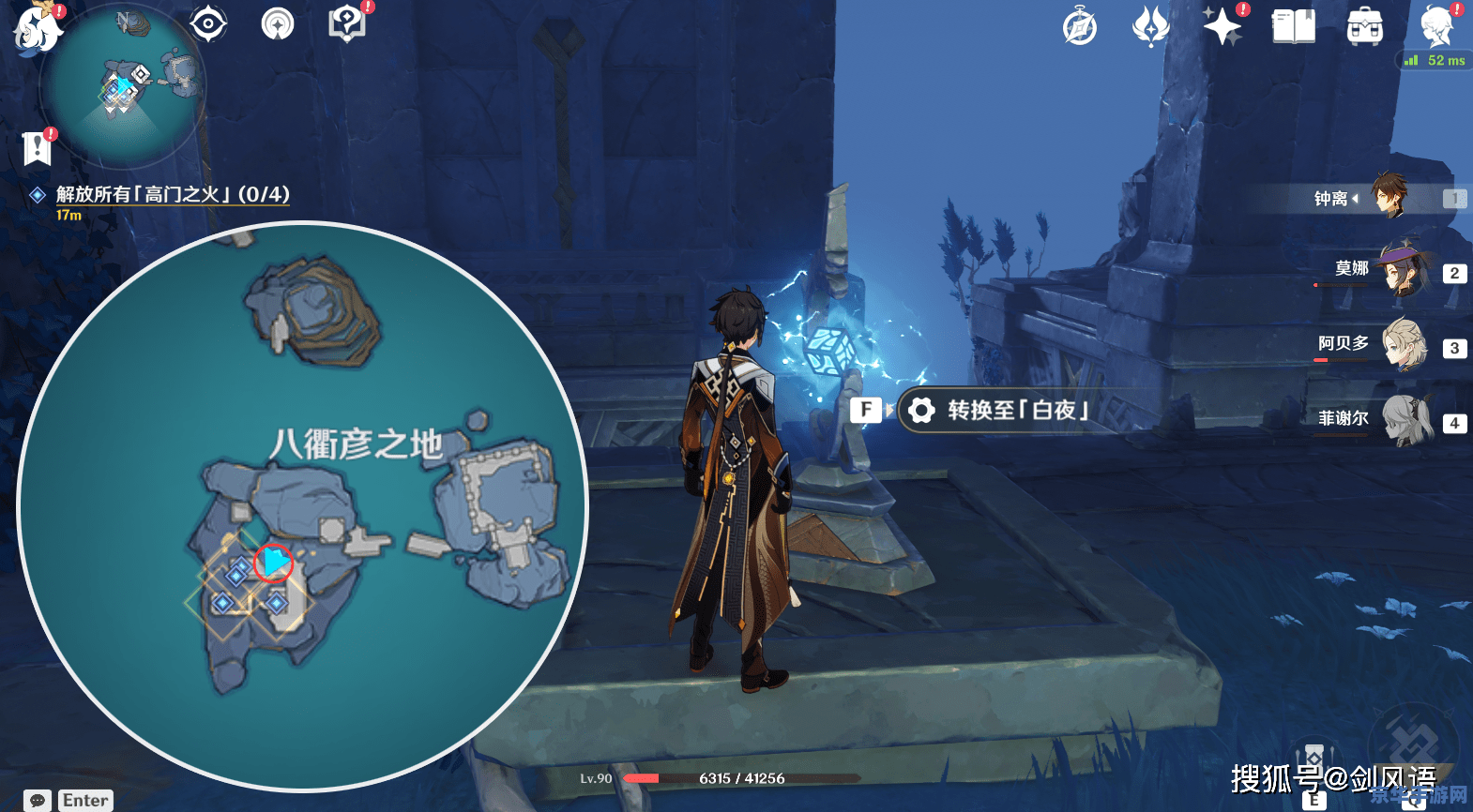Open the battle pass icon
The width and height of the screenshot is (1473, 812).
pyautogui.click(x=1150, y=26)
